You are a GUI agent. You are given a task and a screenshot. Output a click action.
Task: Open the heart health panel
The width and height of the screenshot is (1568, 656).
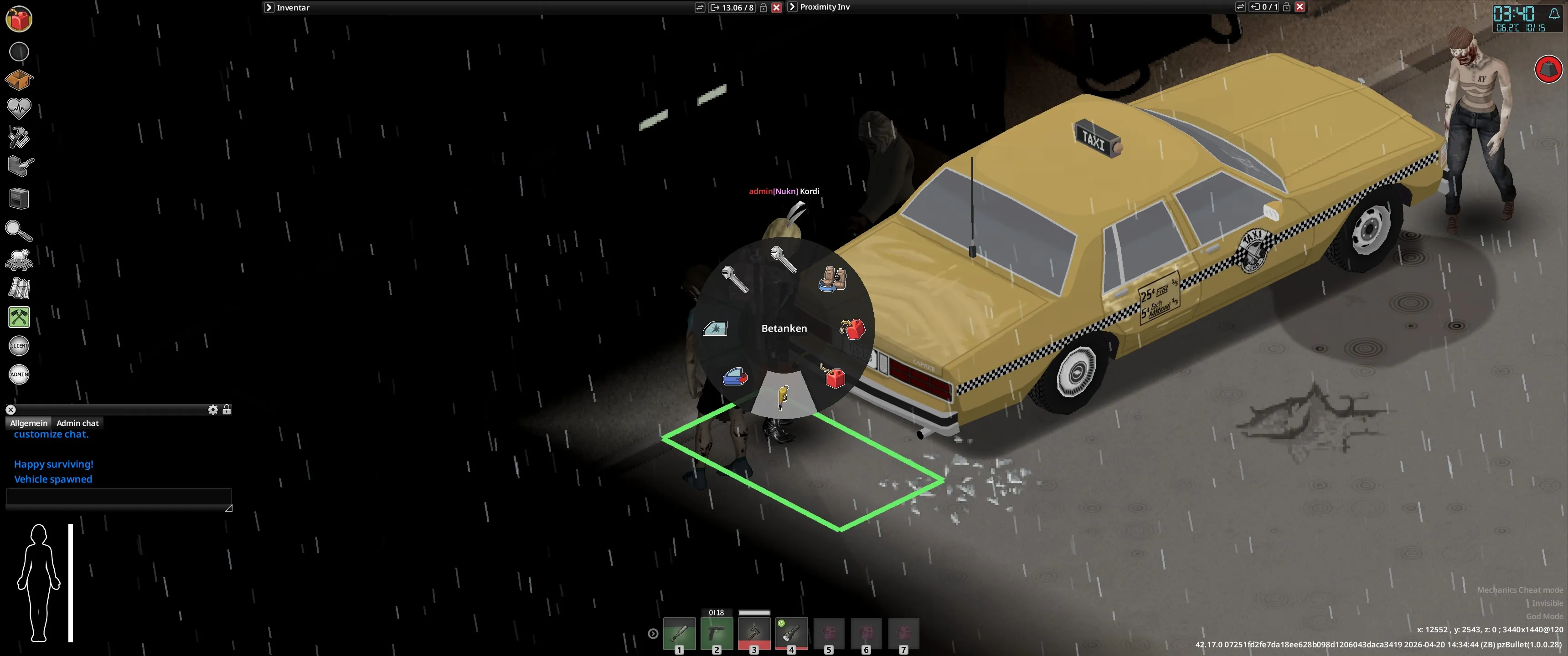[19, 108]
